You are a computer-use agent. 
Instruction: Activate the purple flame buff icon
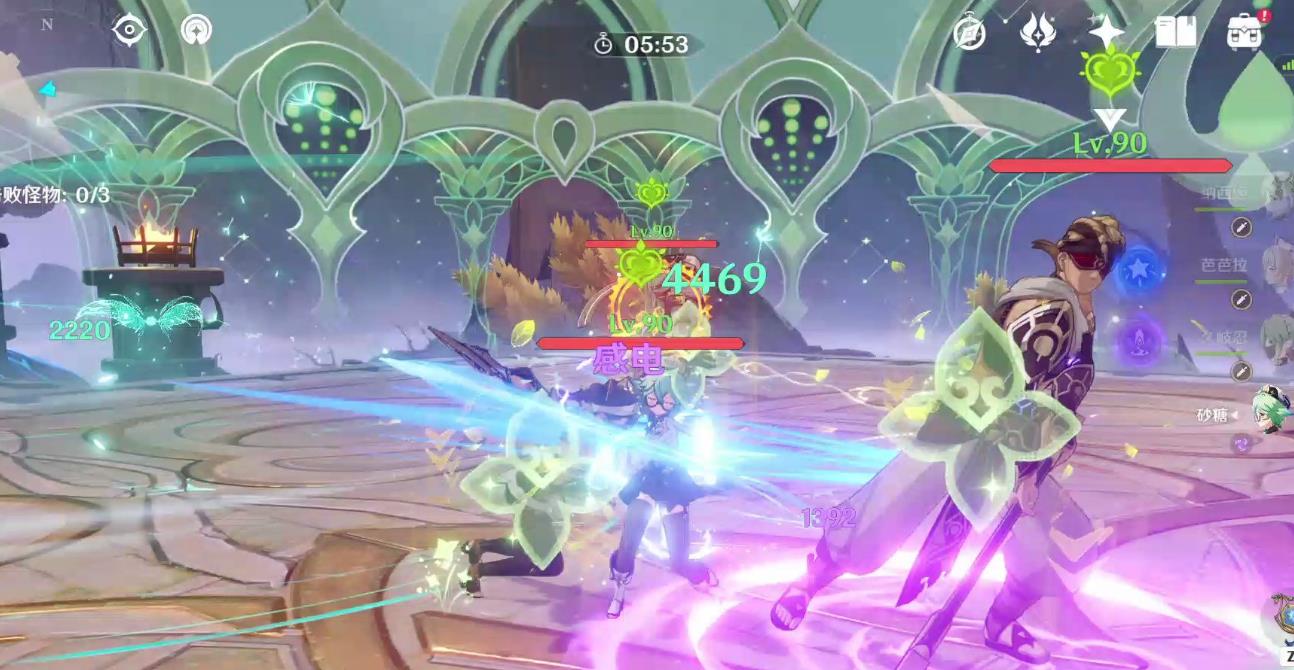pyautogui.click(x=1138, y=340)
